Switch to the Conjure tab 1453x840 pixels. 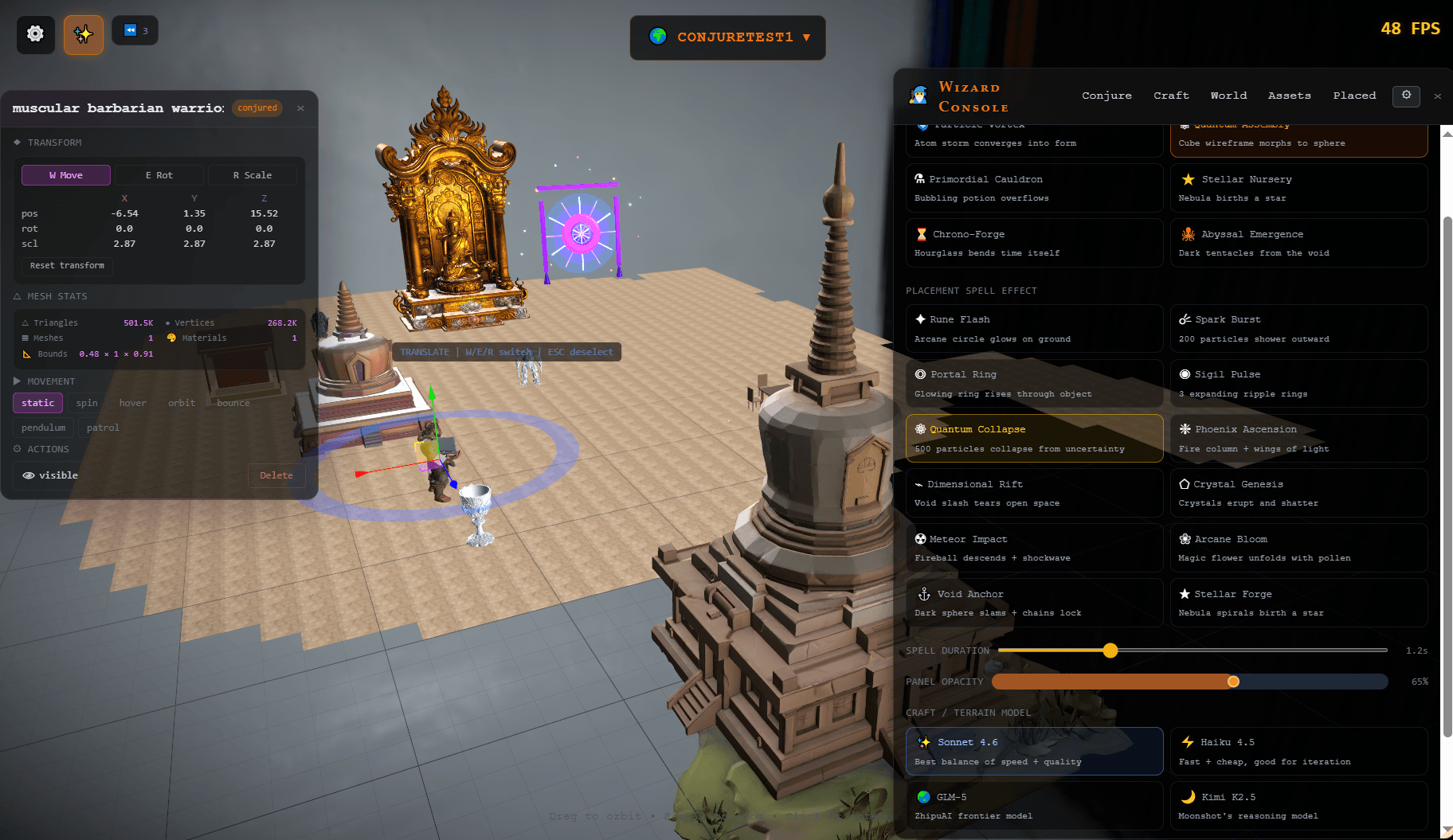tap(1106, 96)
